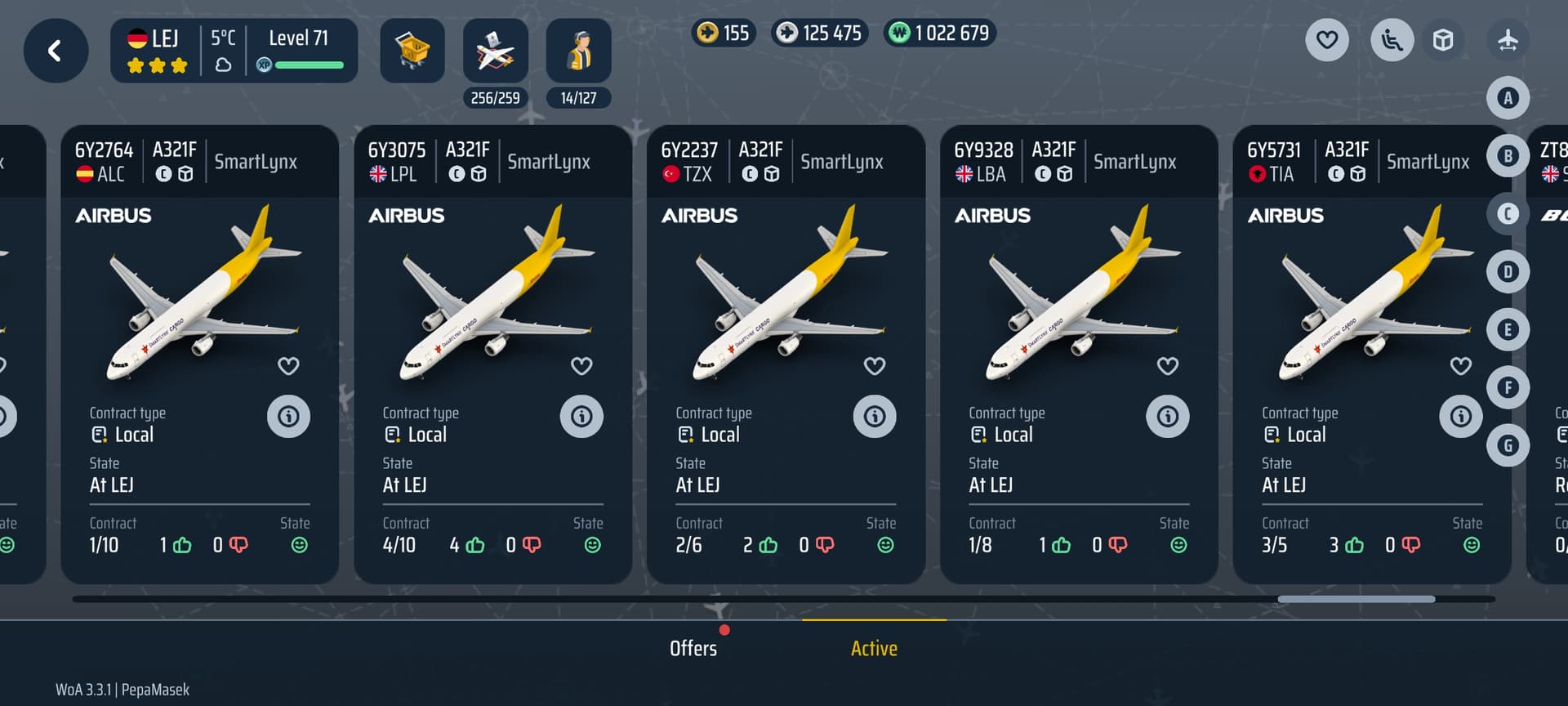Toggle the heart favorites filter at top
The image size is (1568, 706).
click(x=1327, y=39)
